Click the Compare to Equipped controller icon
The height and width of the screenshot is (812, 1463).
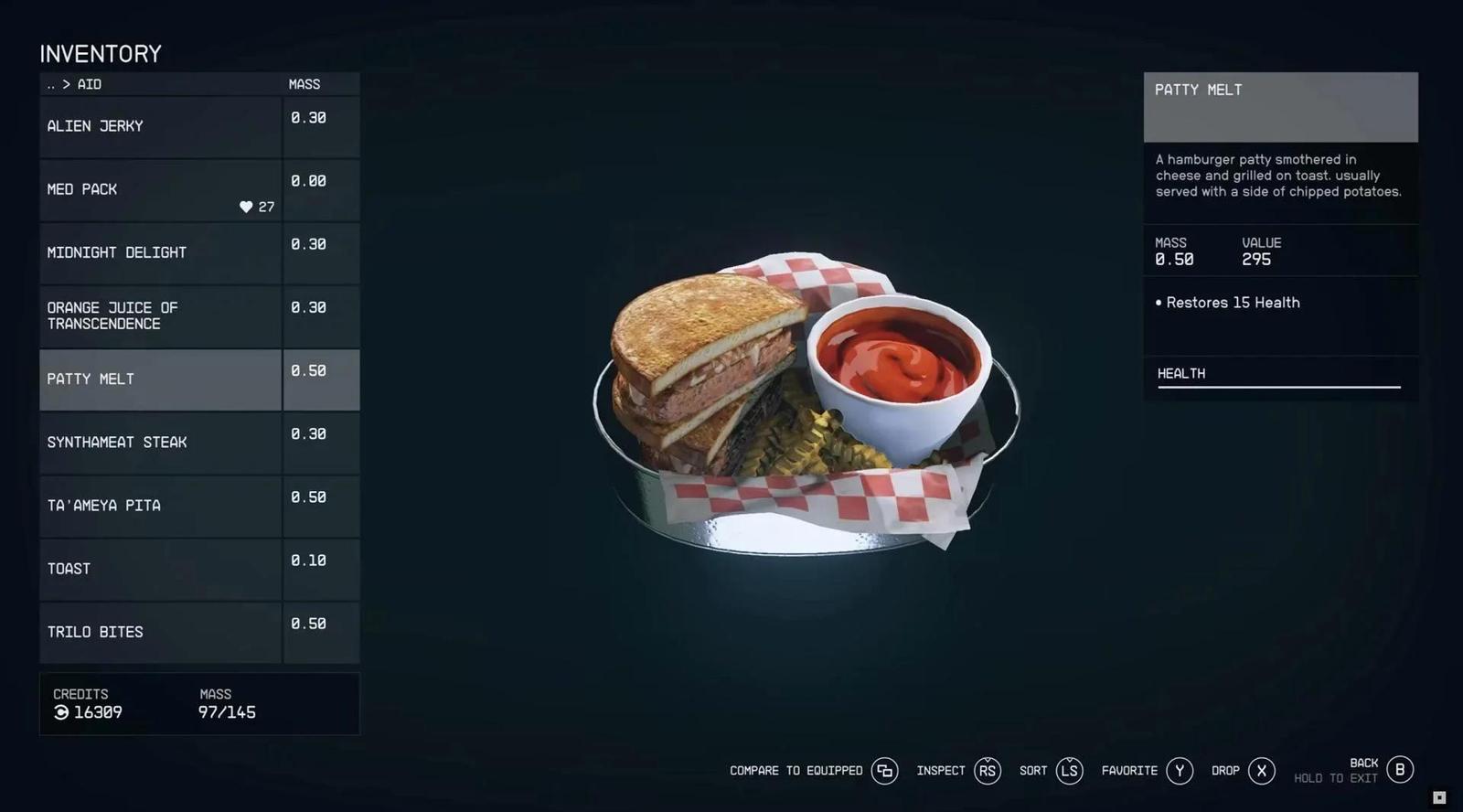pyautogui.click(x=884, y=771)
